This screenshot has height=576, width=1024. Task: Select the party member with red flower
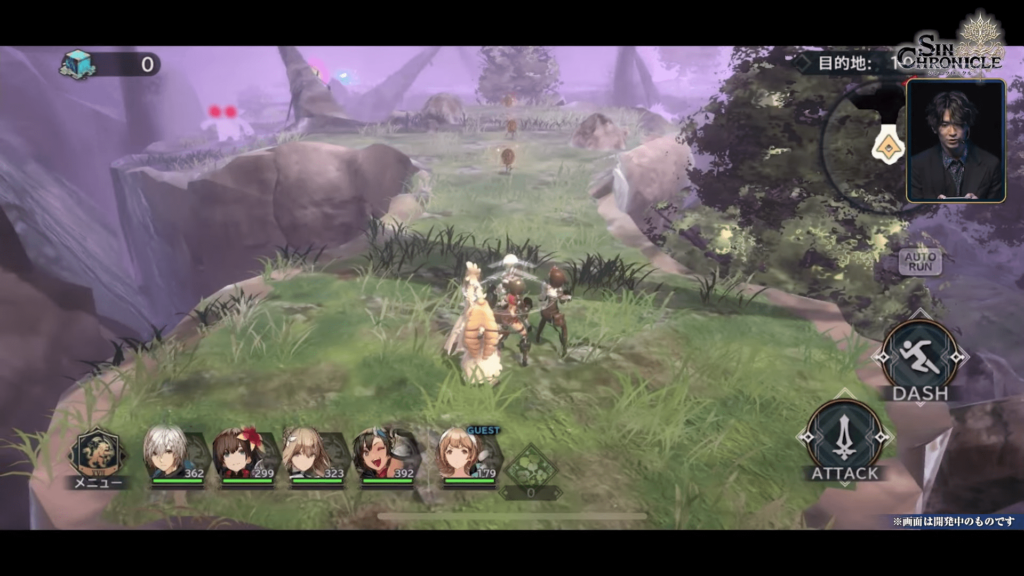pos(238,453)
